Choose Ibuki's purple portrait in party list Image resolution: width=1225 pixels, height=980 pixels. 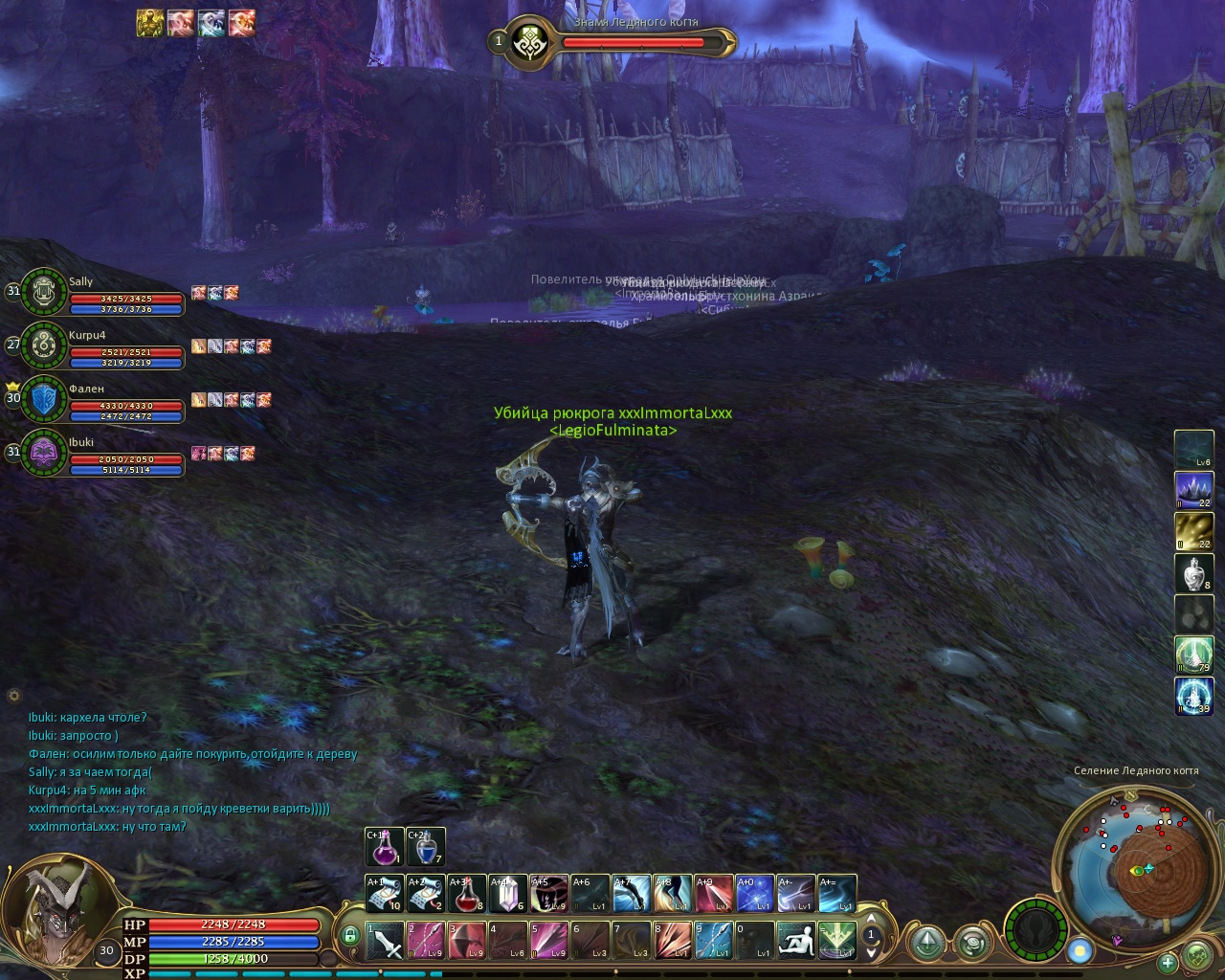click(42, 453)
